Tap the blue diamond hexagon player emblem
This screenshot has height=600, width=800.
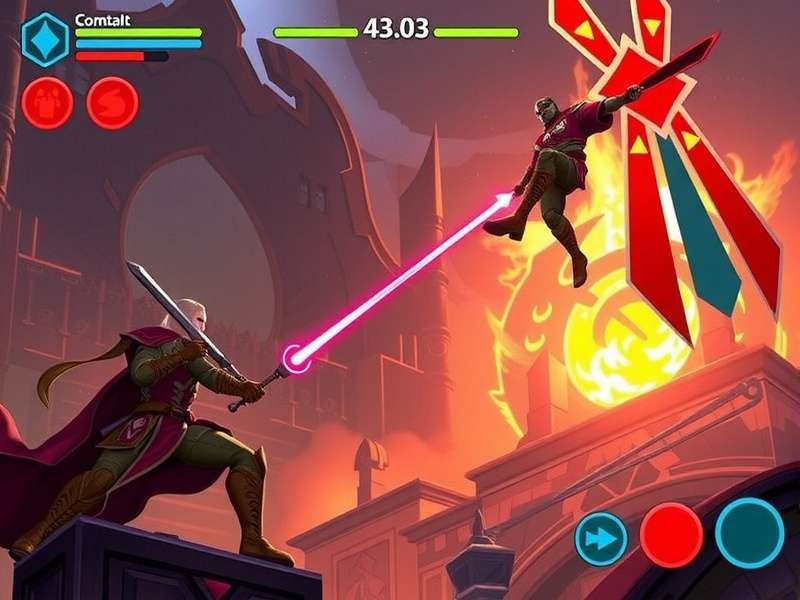[x=45, y=39]
